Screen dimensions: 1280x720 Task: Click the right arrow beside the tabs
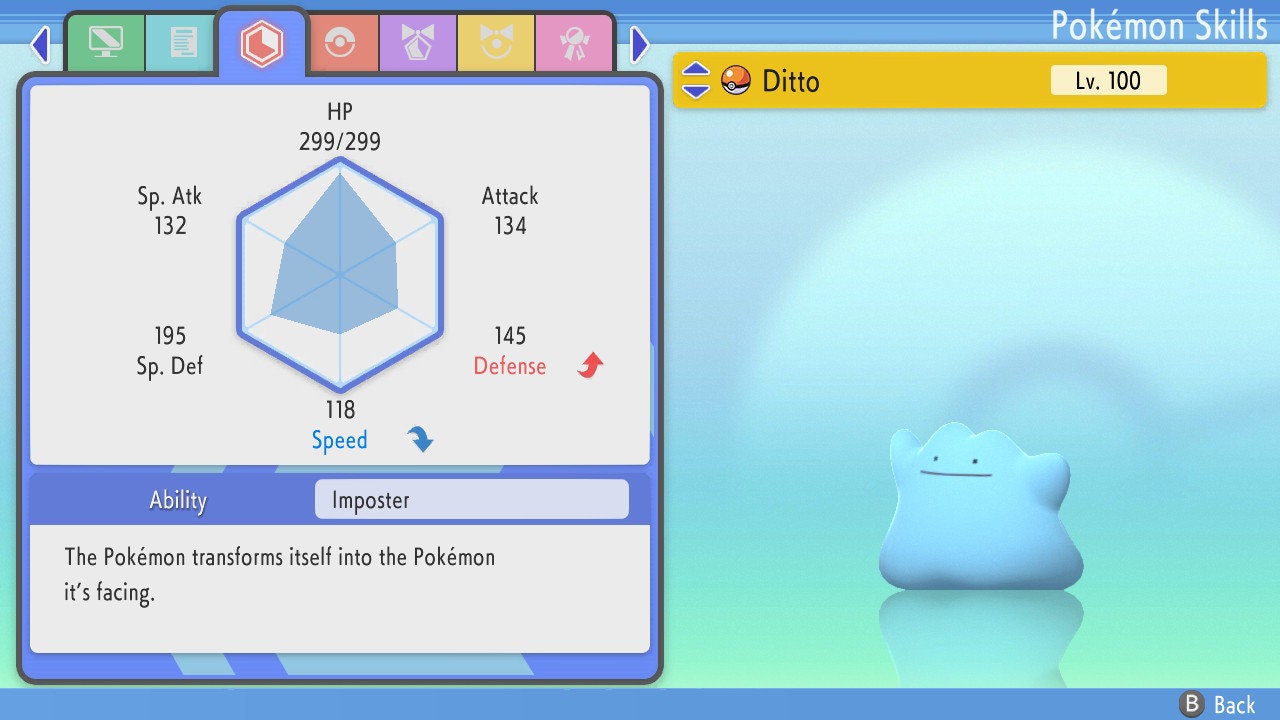(640, 44)
